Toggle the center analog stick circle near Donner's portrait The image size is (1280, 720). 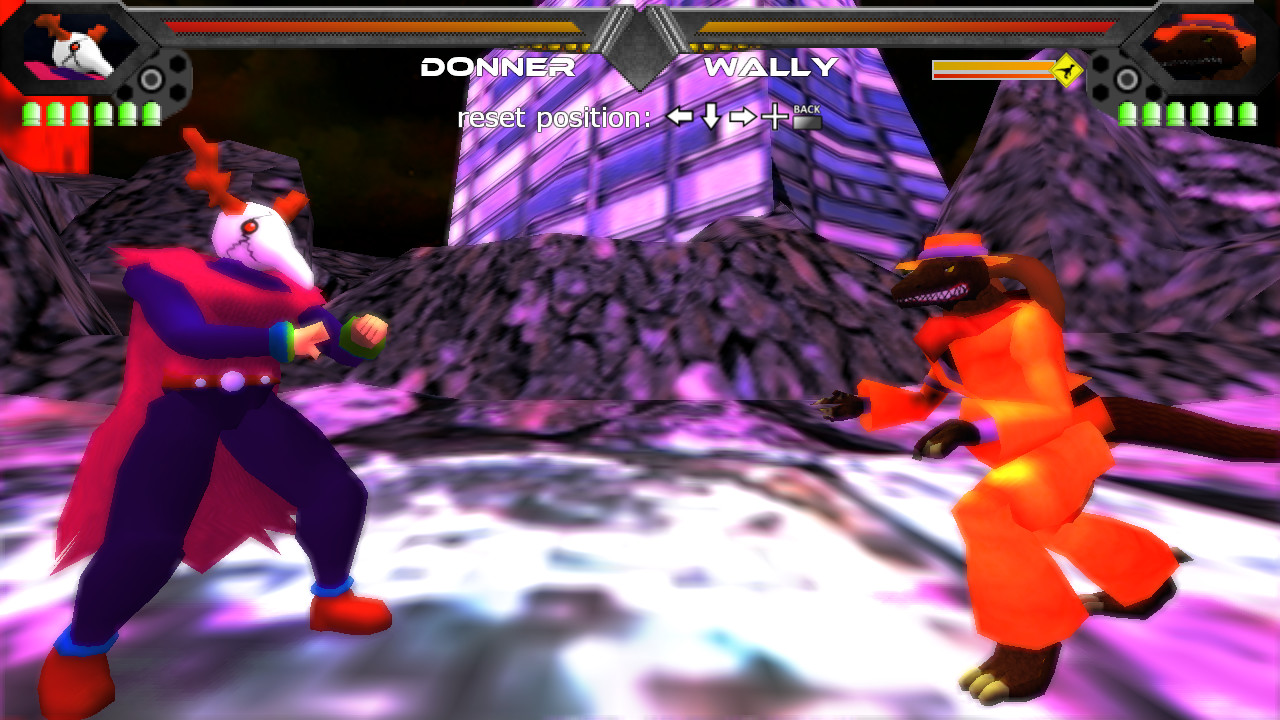pos(150,79)
